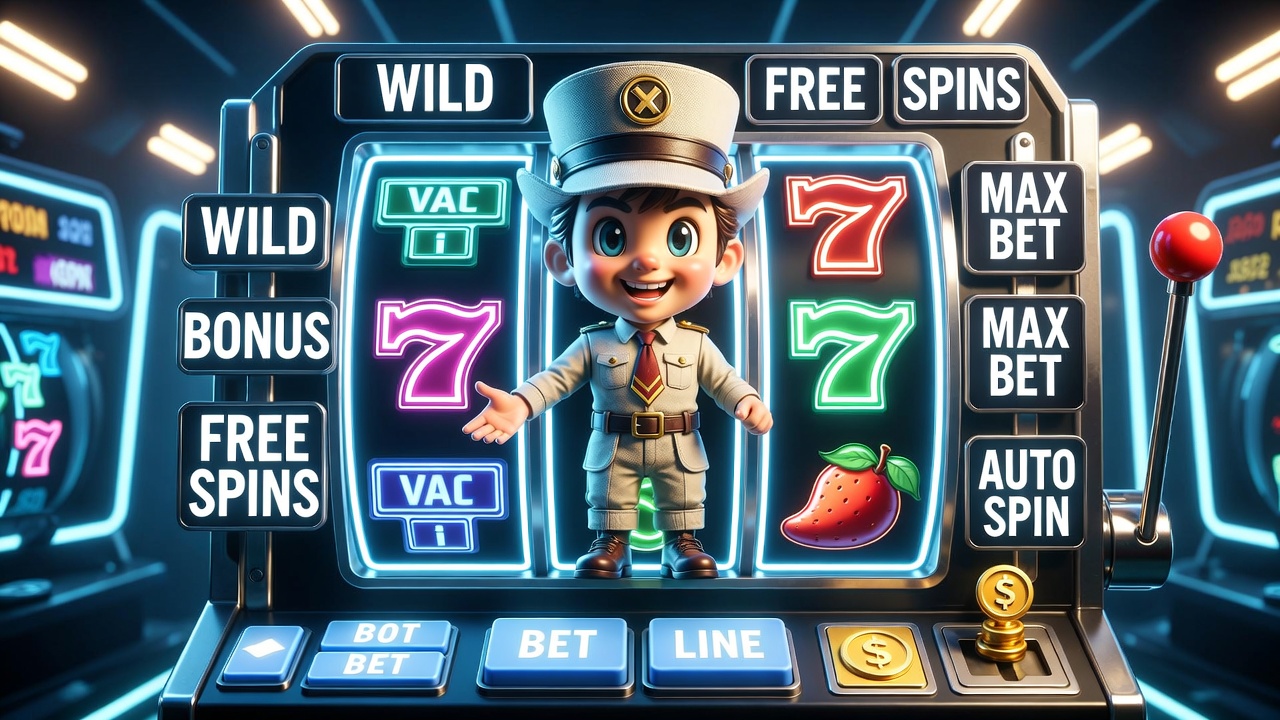Screen dimensions: 1280x720
Task: Hit the small BOT button
Action: pyautogui.click(x=385, y=634)
